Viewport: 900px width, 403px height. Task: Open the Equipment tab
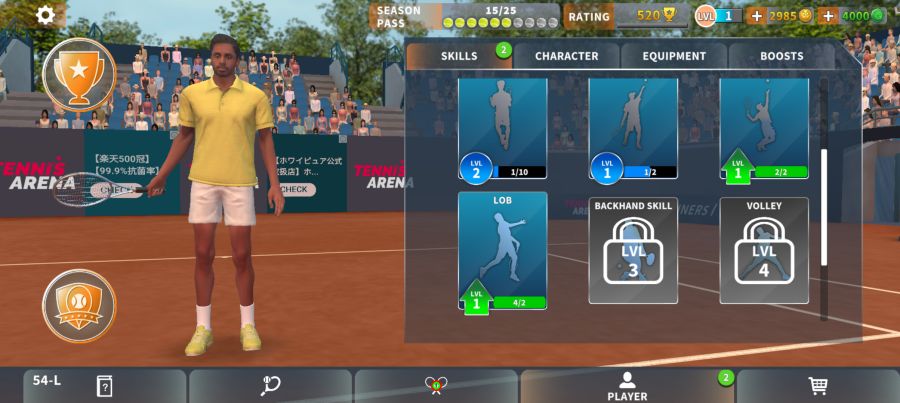(x=674, y=56)
